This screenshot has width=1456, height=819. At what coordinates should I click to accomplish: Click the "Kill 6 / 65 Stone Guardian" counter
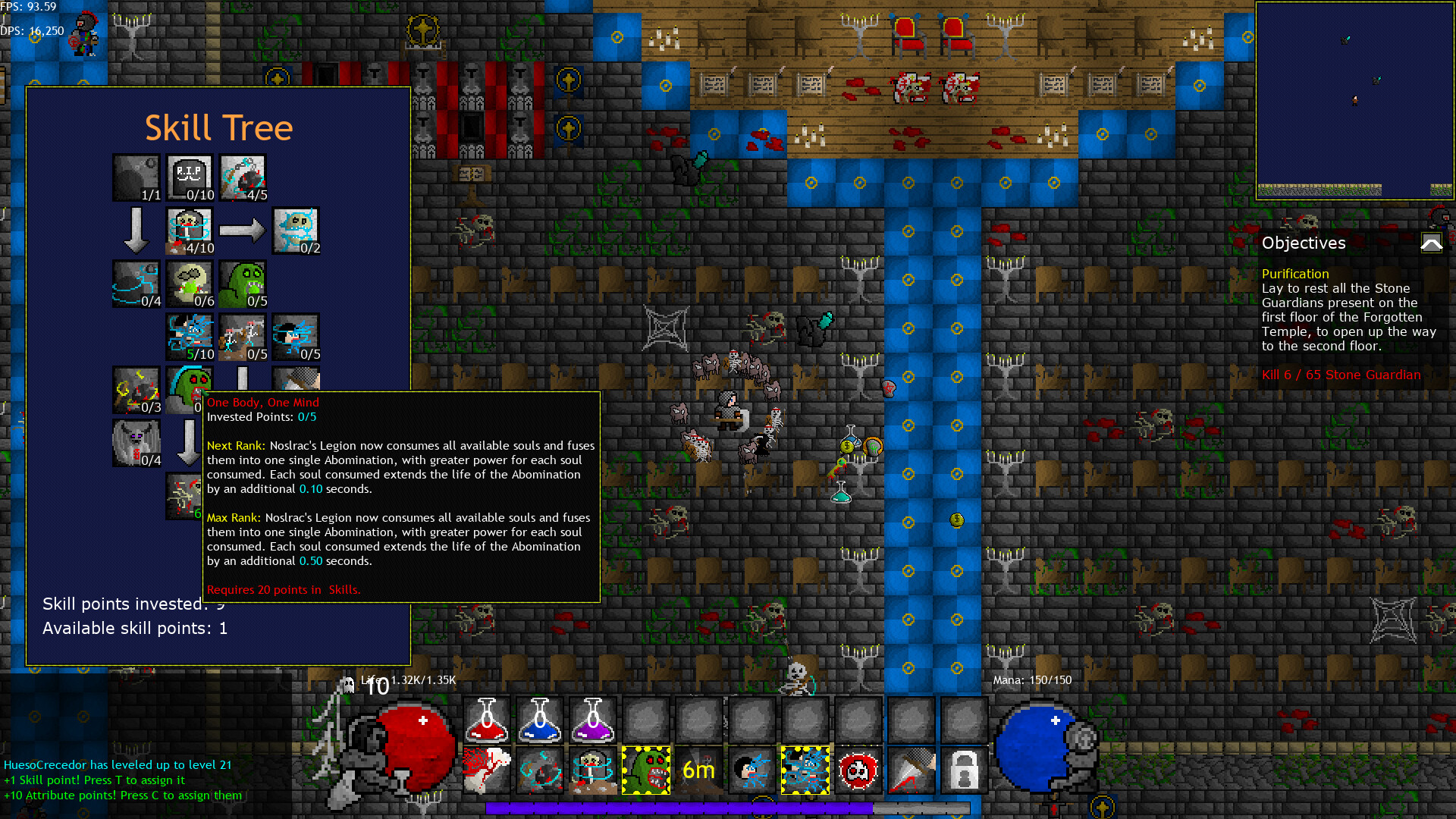click(1342, 375)
